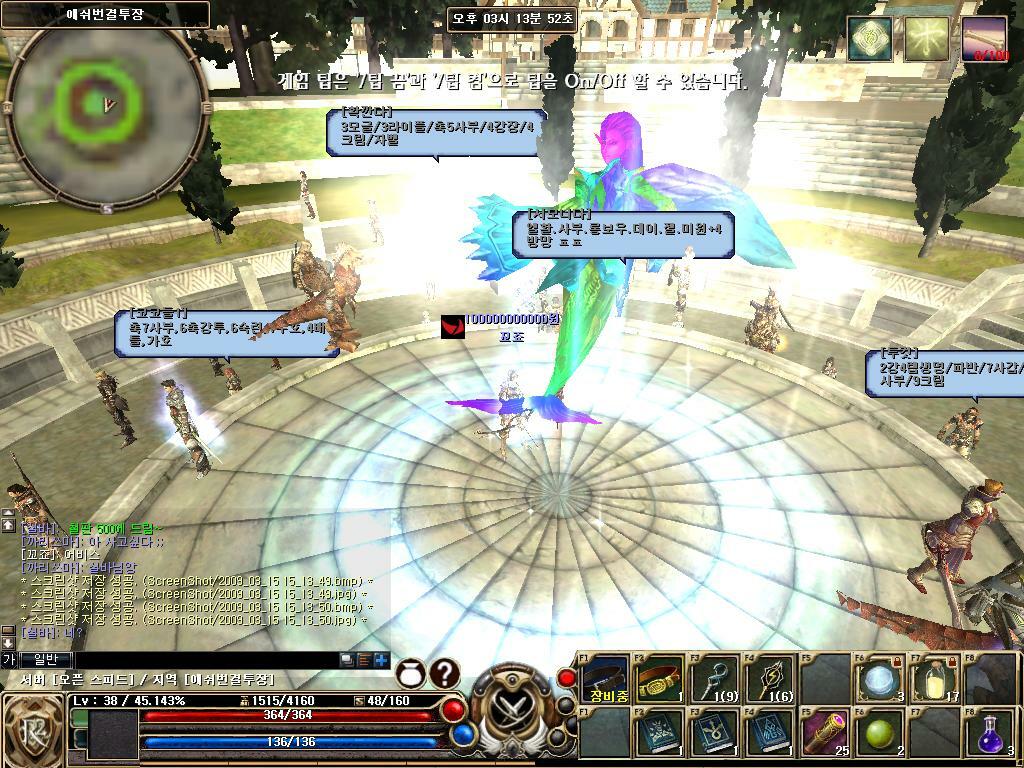
Task: Activate the lightning wand slot
Action: coord(770,679)
